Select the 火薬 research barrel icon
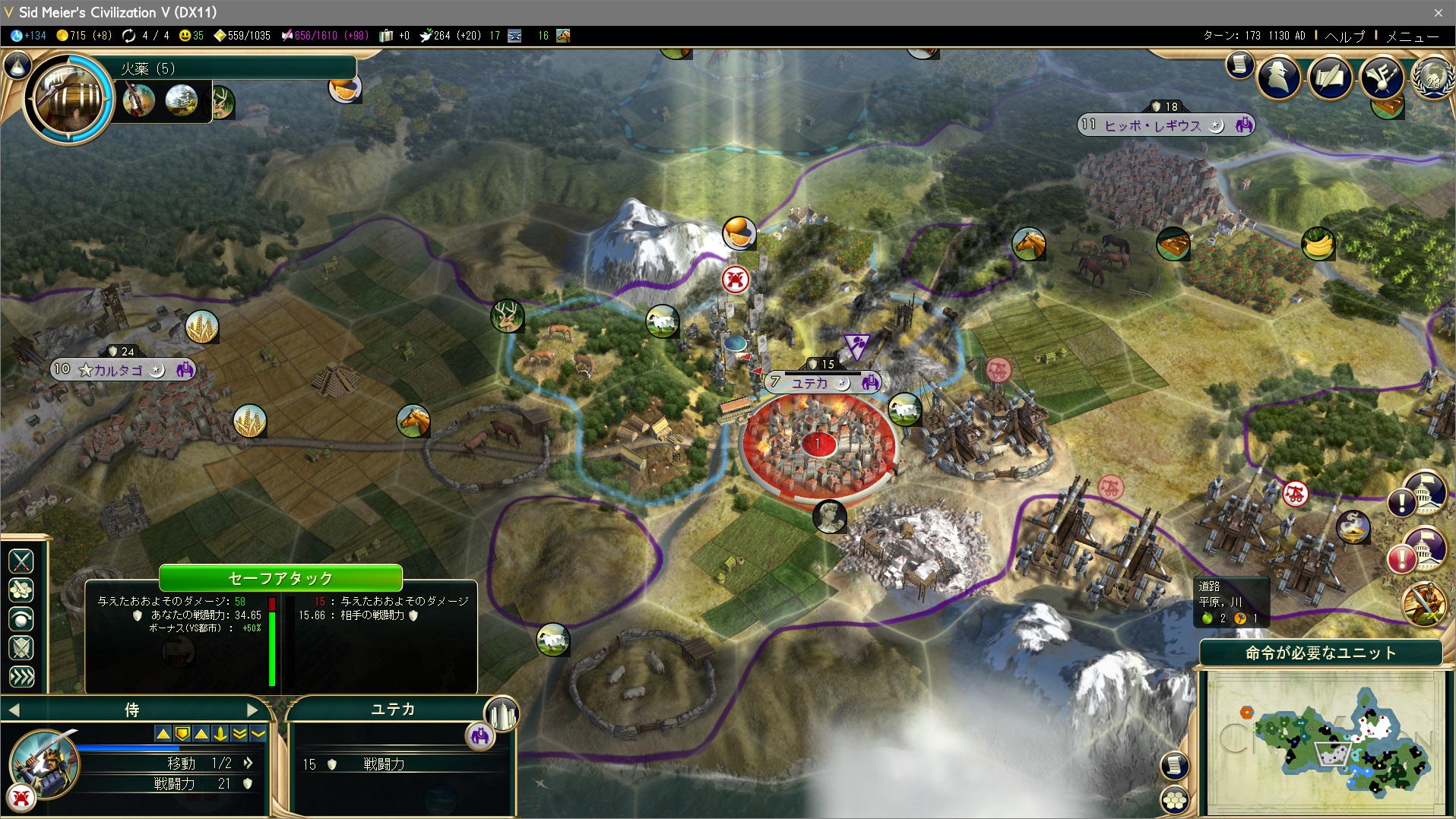Screen dimensions: 1456x819 [69, 97]
